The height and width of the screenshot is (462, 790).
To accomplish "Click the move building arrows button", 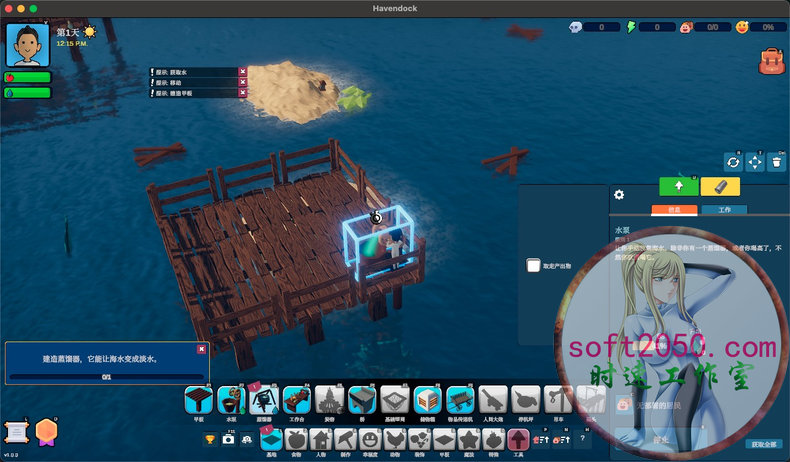I will click(x=755, y=162).
